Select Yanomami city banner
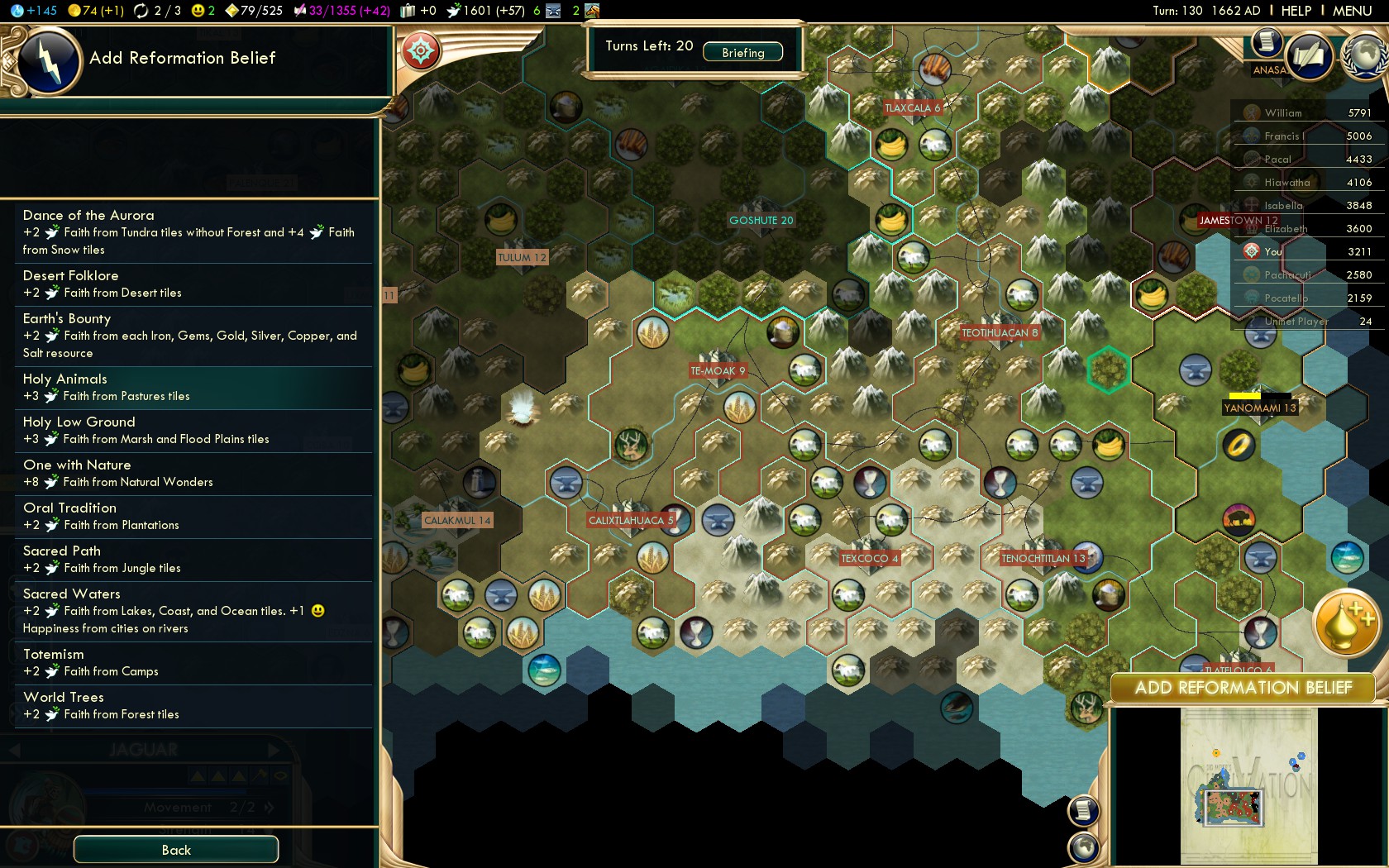Image resolution: width=1389 pixels, height=868 pixels. (1260, 408)
